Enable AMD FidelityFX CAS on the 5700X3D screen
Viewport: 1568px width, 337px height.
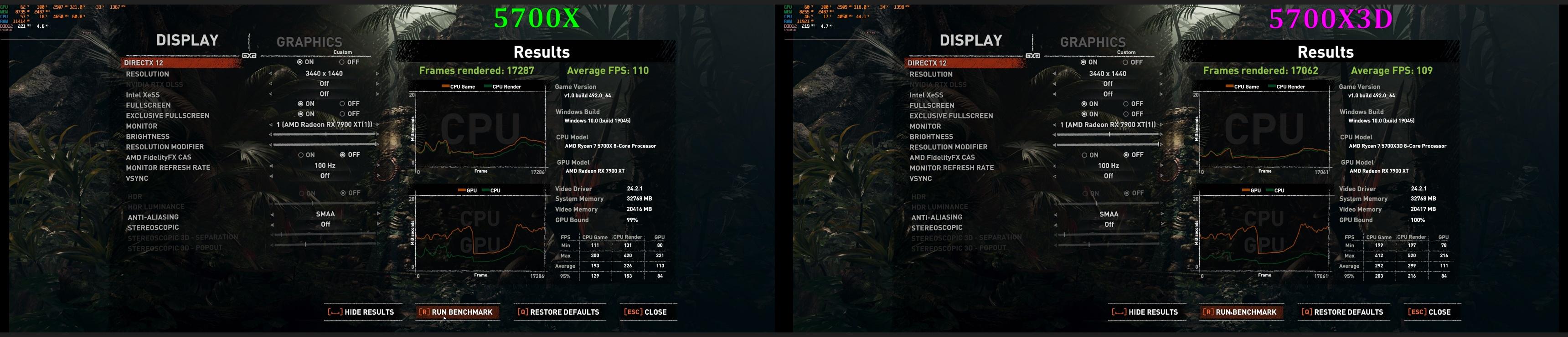[x=1085, y=155]
